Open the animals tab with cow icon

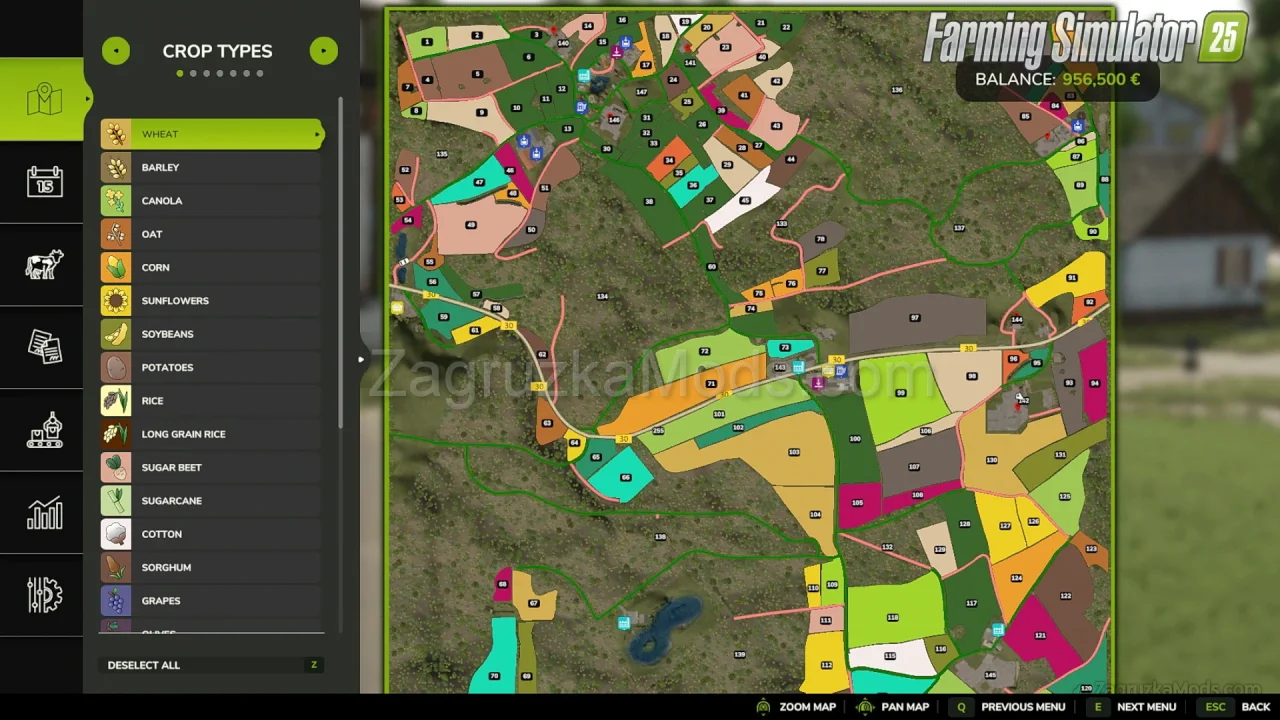click(x=44, y=265)
